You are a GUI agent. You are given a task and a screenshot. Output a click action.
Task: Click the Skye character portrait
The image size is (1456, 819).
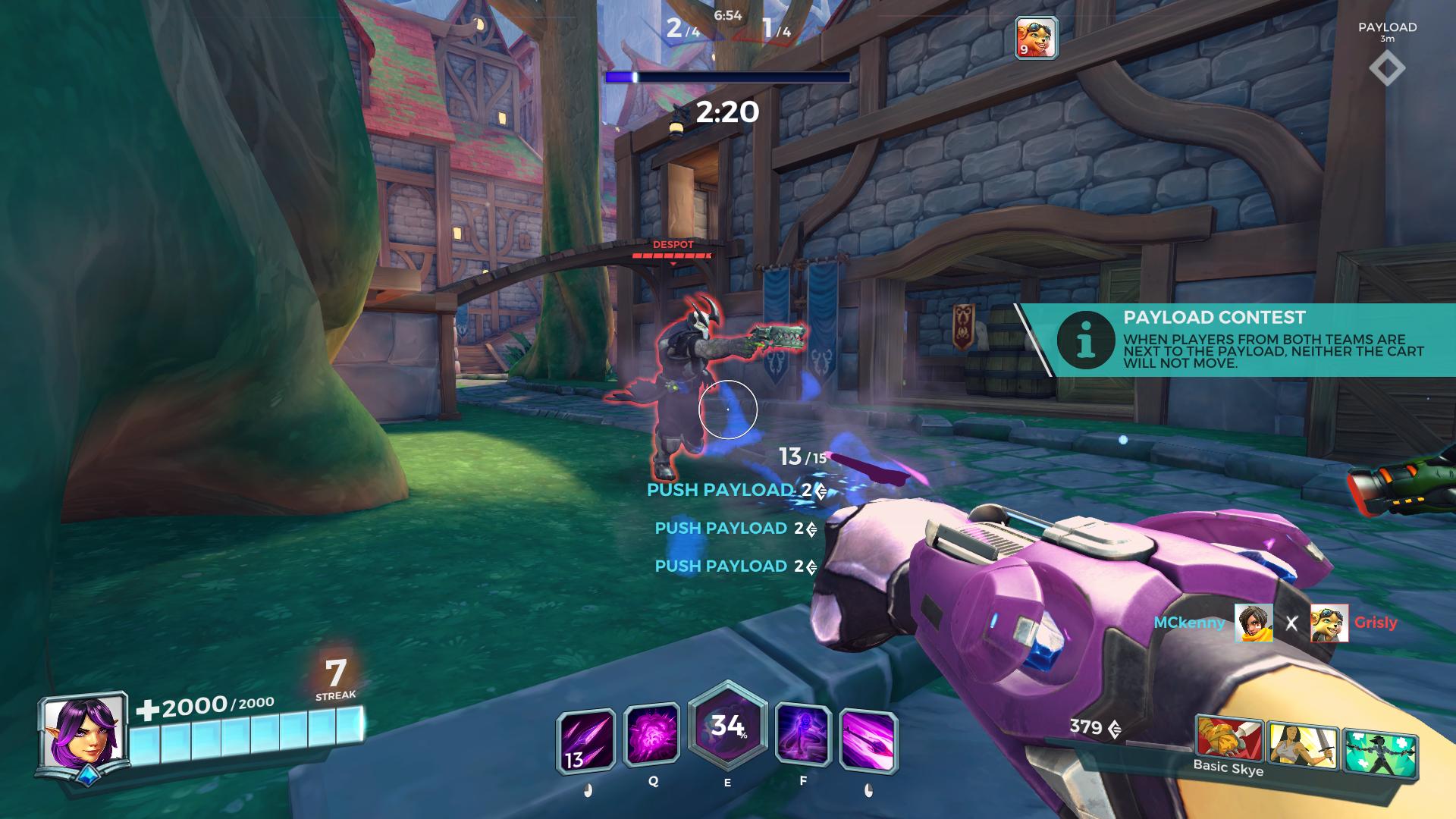83,734
